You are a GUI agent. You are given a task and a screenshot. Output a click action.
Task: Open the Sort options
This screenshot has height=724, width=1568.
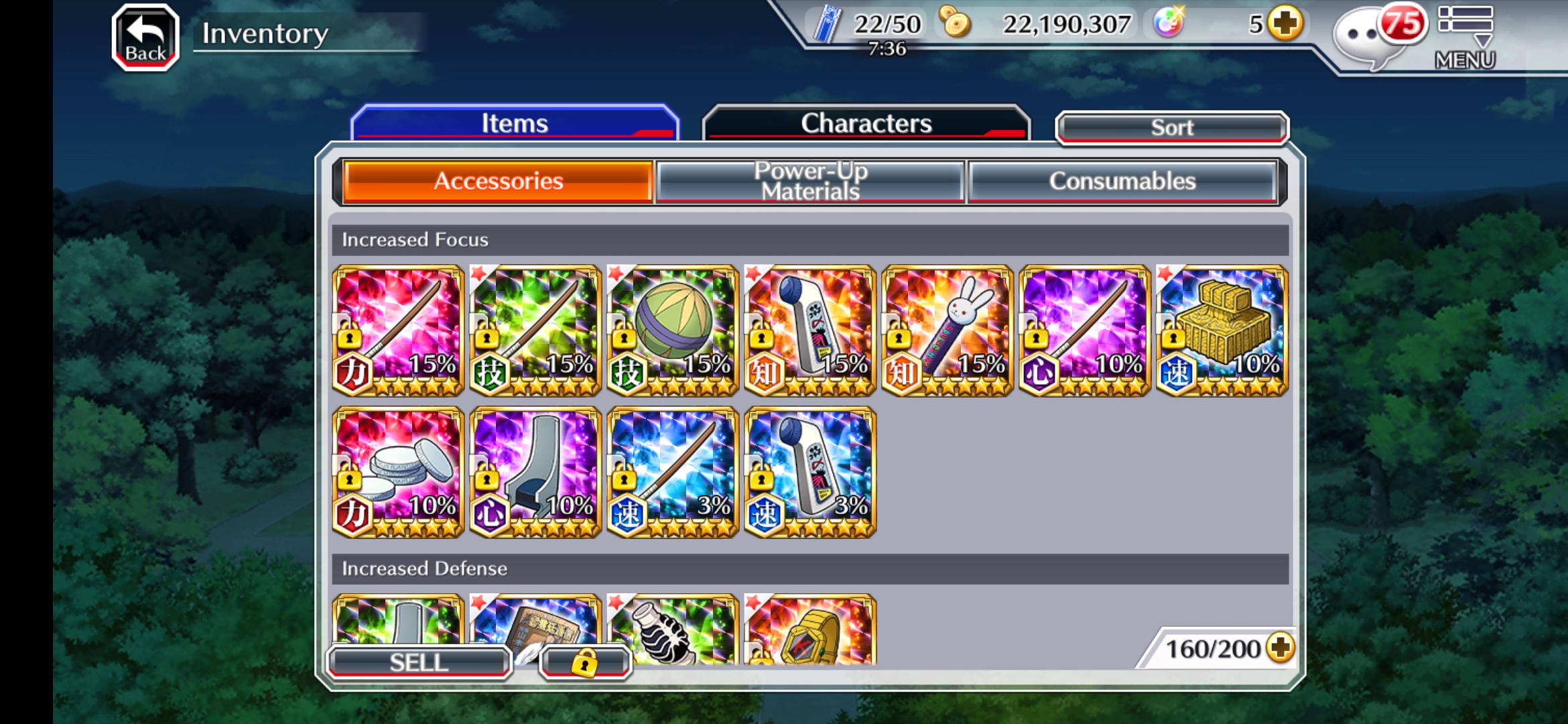click(1171, 127)
